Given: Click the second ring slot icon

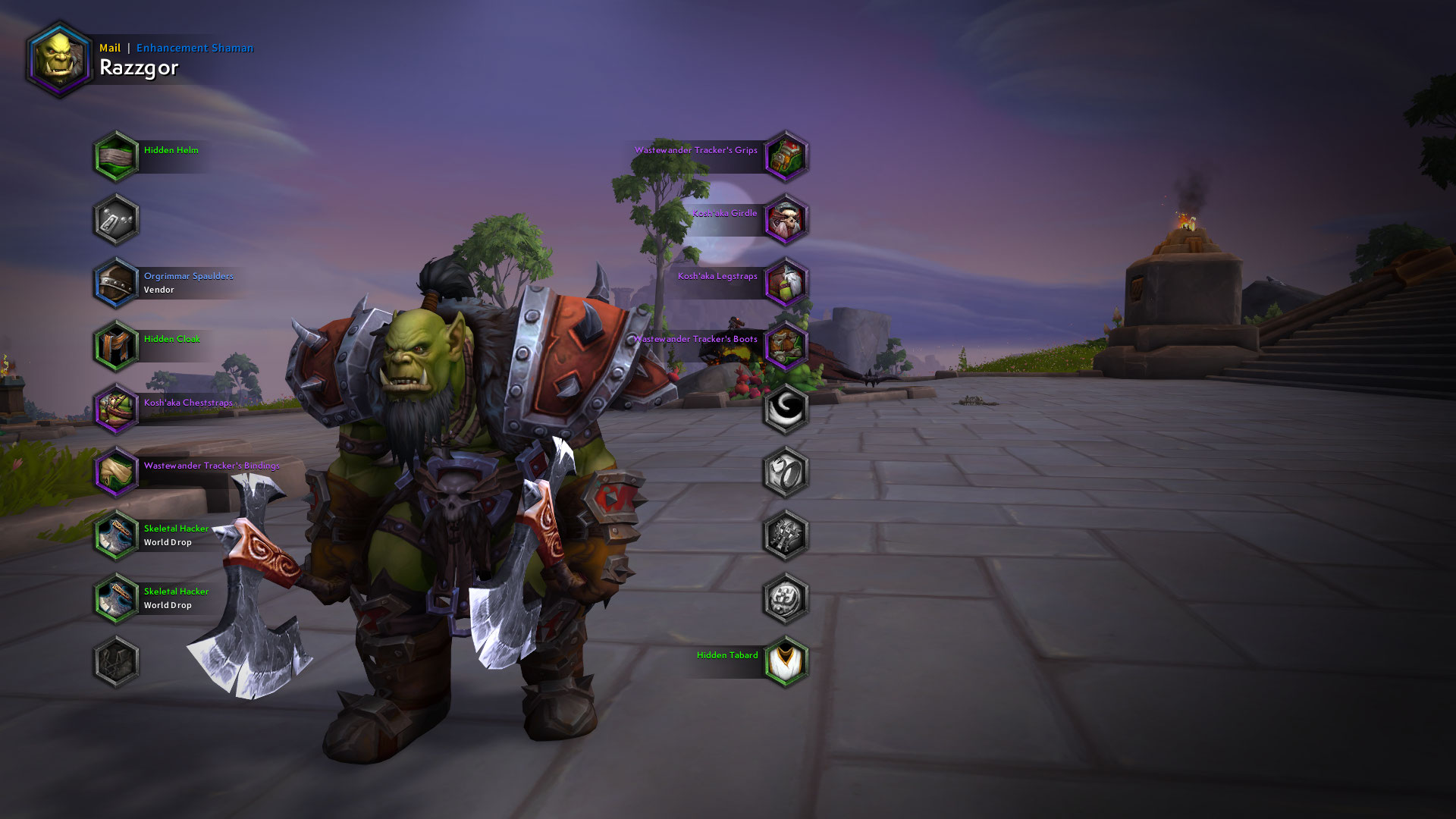Looking at the screenshot, I should pyautogui.click(x=785, y=472).
